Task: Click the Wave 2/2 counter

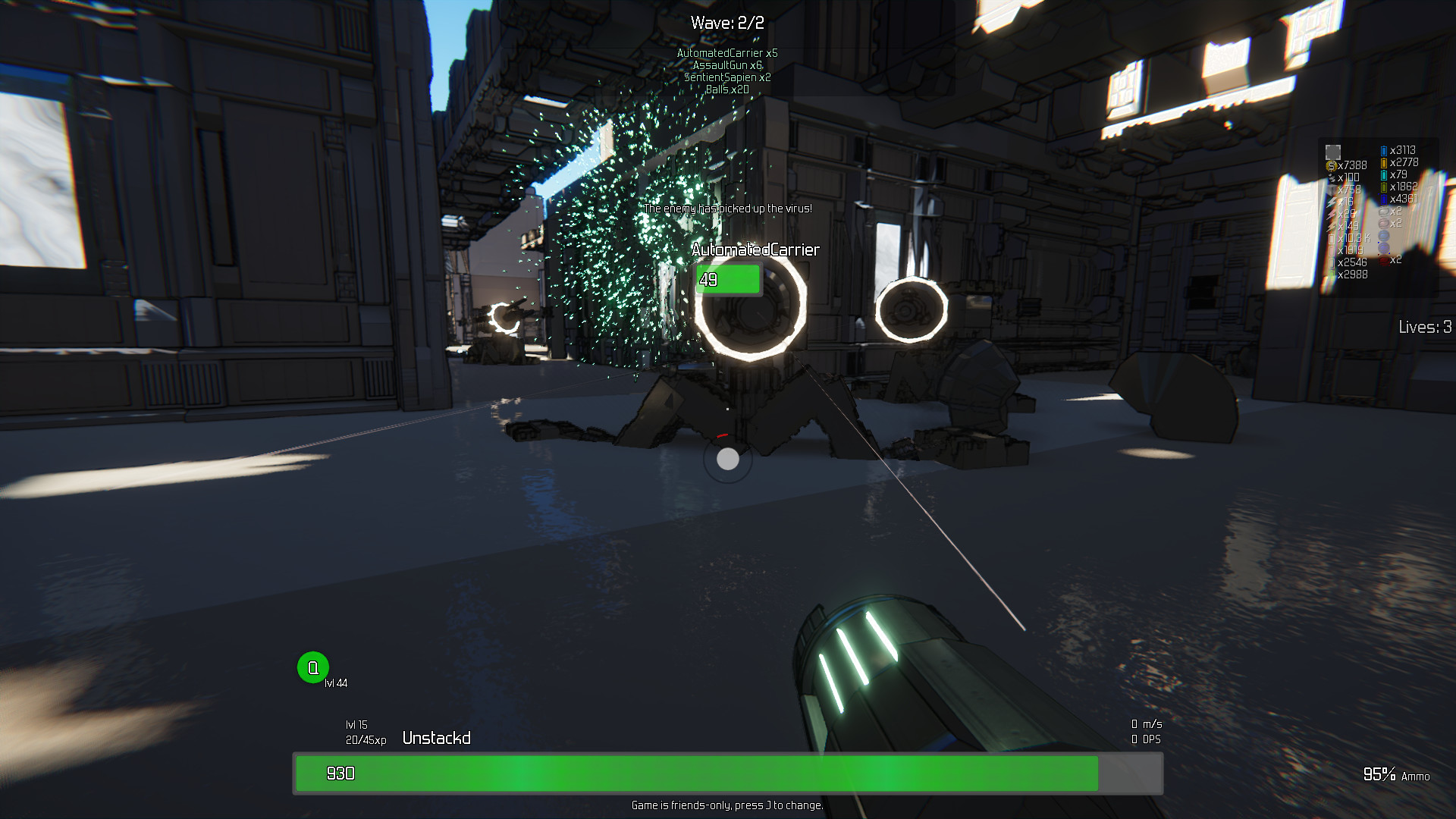Action: [726, 22]
